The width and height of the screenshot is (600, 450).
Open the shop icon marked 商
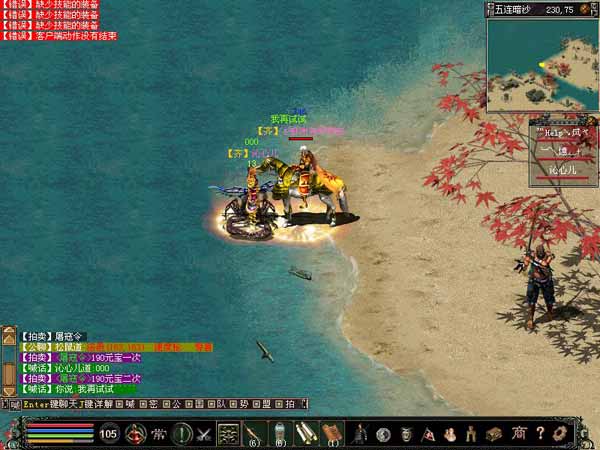(x=518, y=434)
